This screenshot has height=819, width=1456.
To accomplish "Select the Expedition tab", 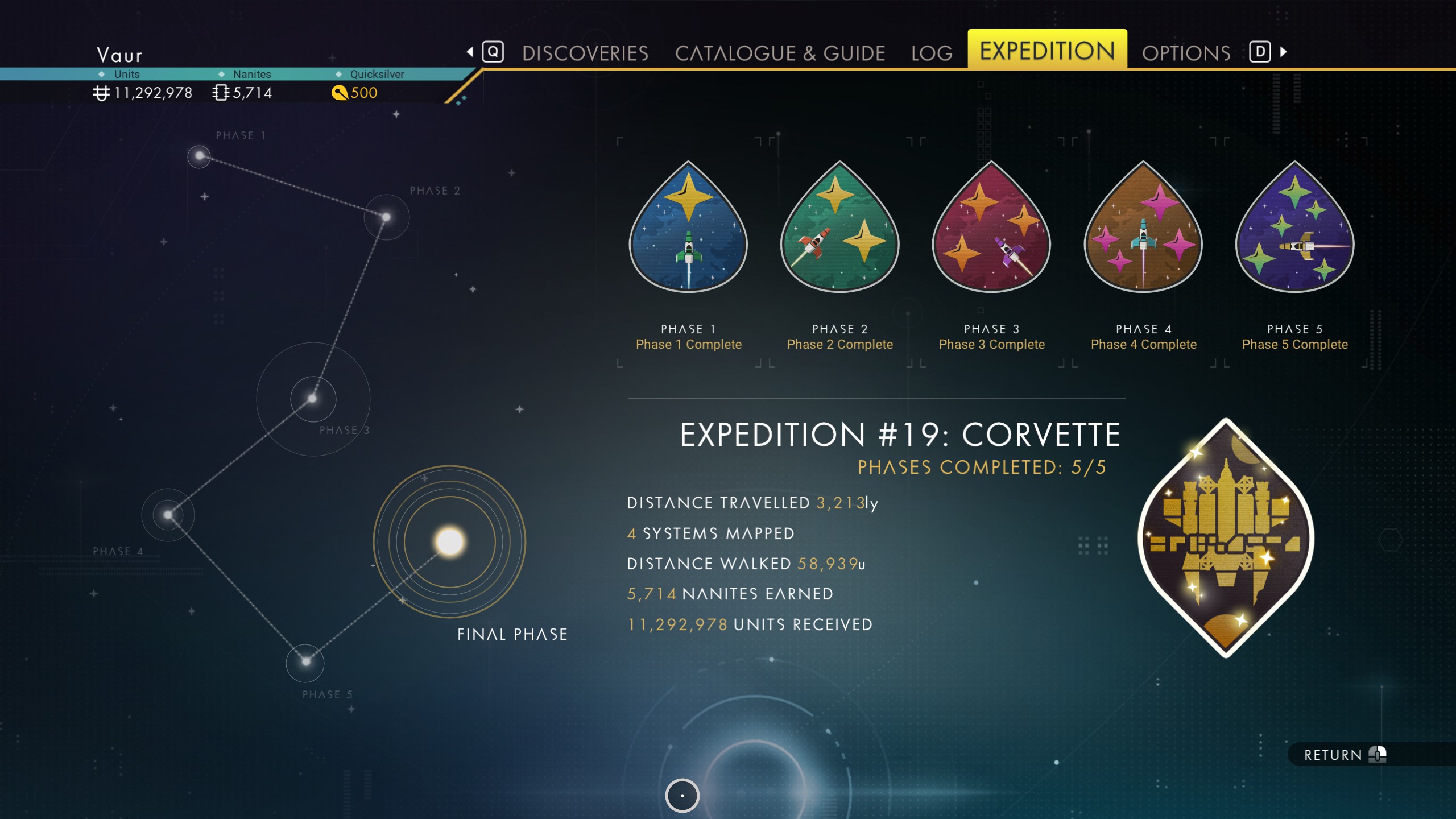I will point(1047,51).
